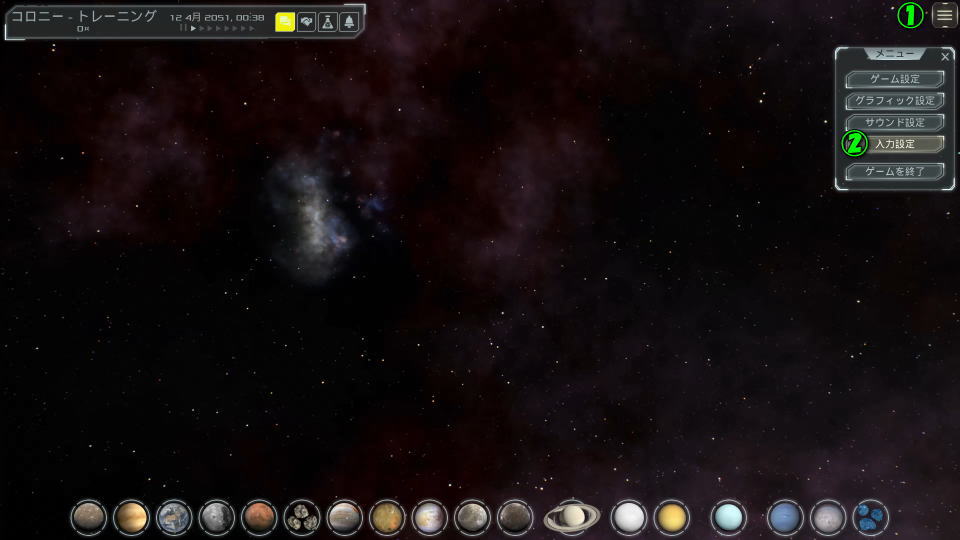This screenshot has height=540, width=960.
Task: Close the メニュー panel
Action: pyautogui.click(x=945, y=57)
